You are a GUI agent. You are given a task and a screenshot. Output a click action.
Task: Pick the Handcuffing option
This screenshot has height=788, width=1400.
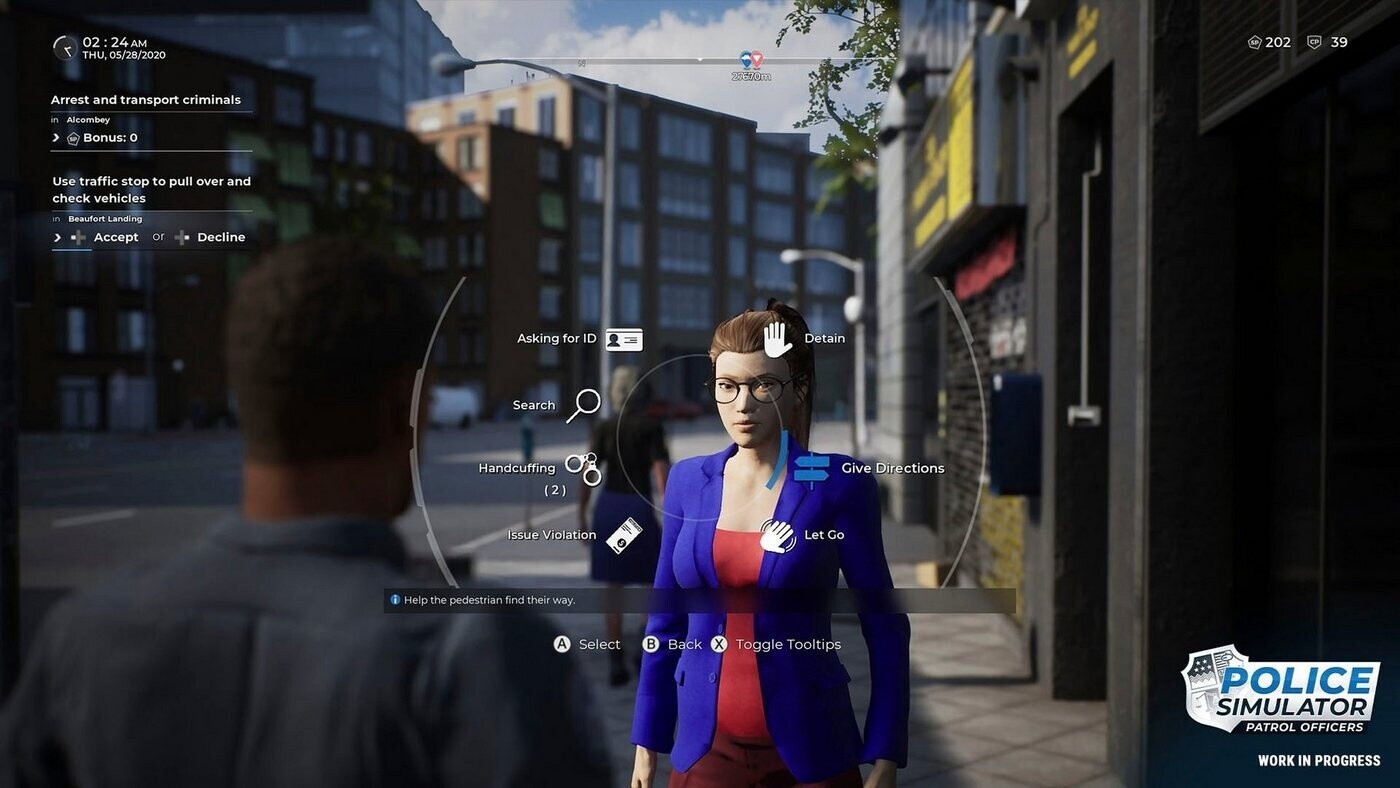(582, 468)
